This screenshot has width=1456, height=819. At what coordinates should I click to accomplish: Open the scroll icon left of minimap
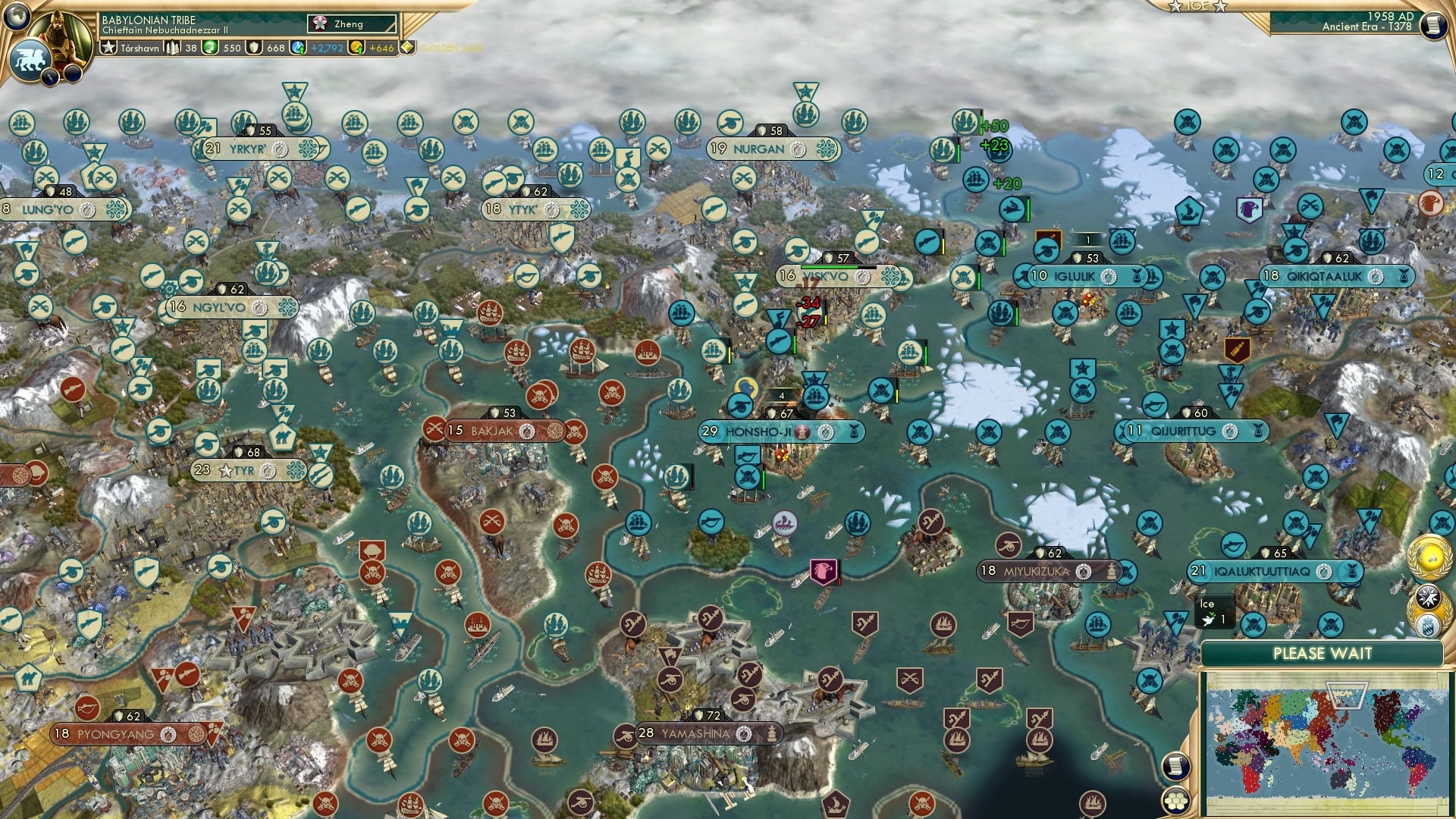click(1175, 765)
